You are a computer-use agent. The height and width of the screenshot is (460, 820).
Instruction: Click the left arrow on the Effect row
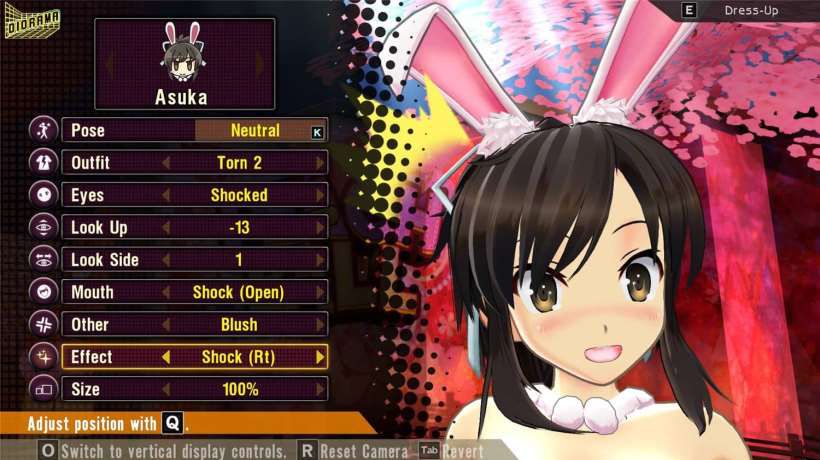coord(166,357)
